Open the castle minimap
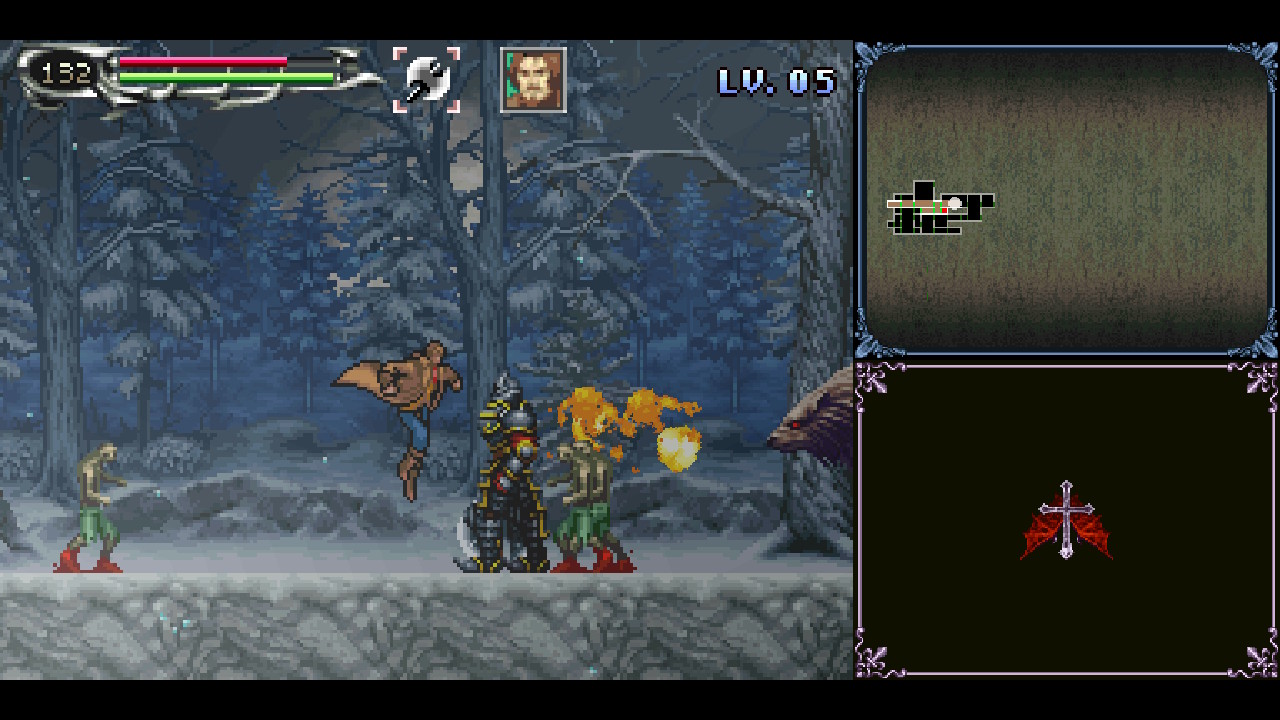The image size is (1280, 720). coord(939,208)
